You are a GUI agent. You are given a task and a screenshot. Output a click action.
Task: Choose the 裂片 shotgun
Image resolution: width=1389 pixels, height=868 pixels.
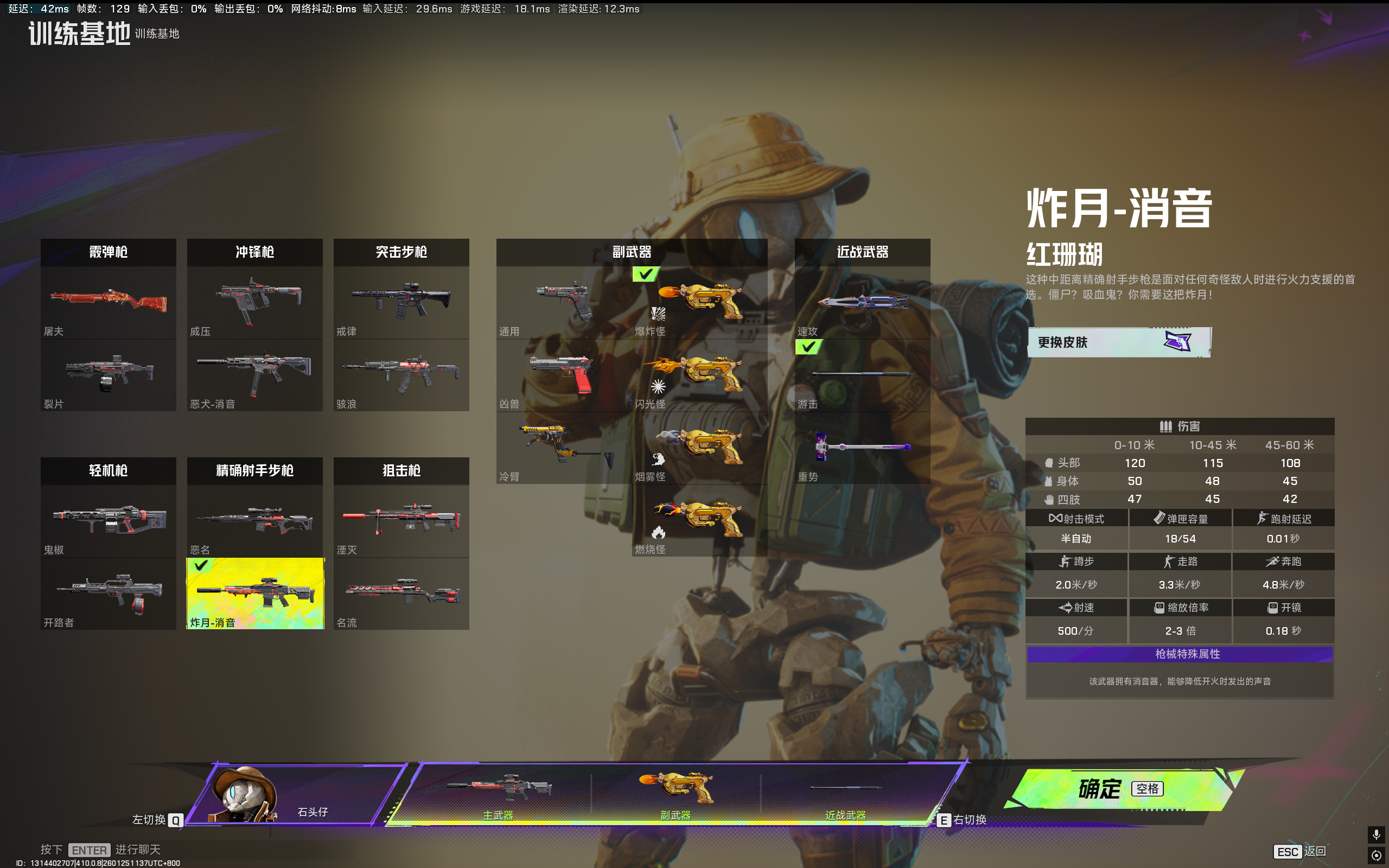tap(108, 375)
